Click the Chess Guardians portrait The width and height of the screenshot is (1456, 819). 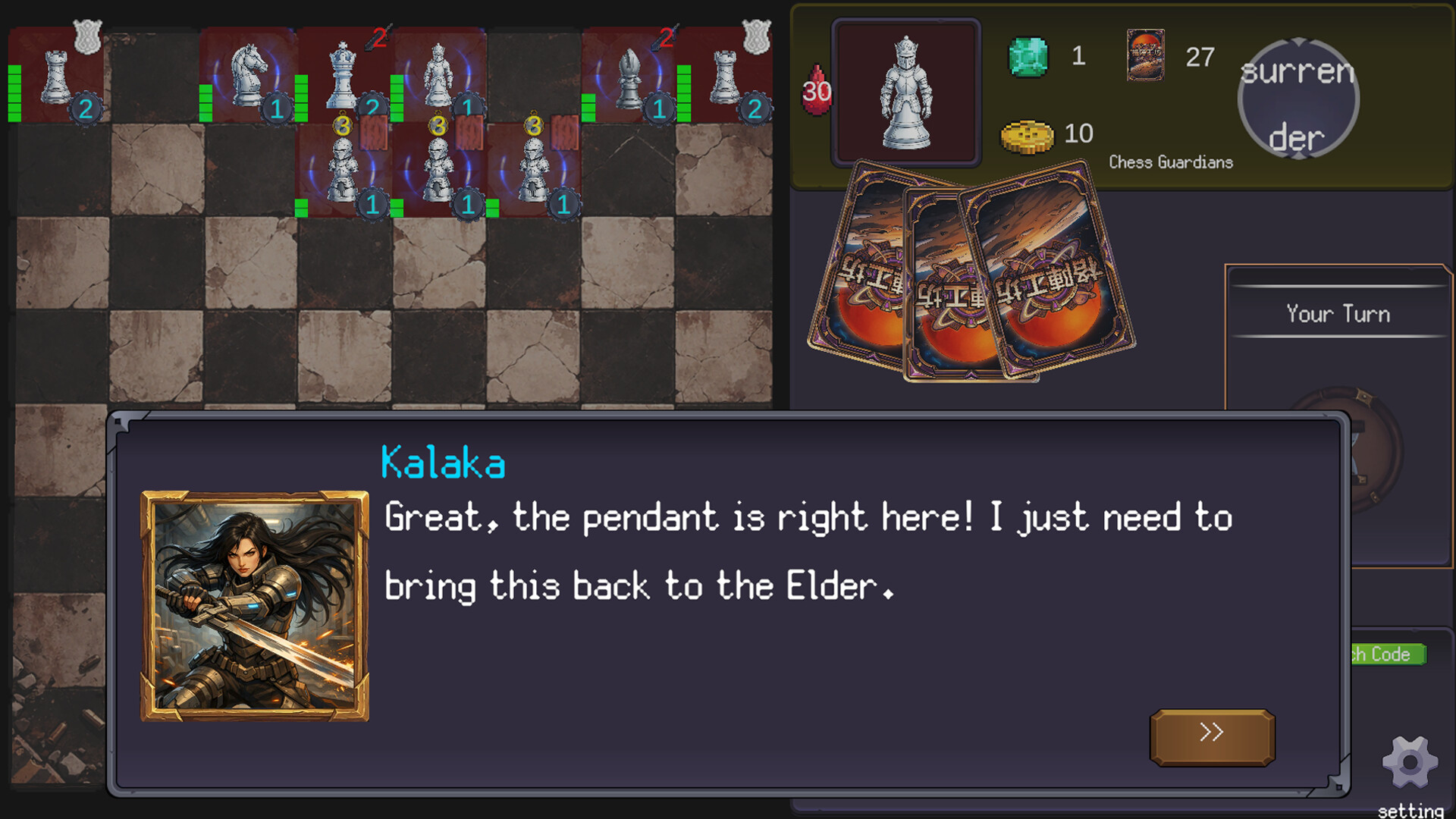905,93
